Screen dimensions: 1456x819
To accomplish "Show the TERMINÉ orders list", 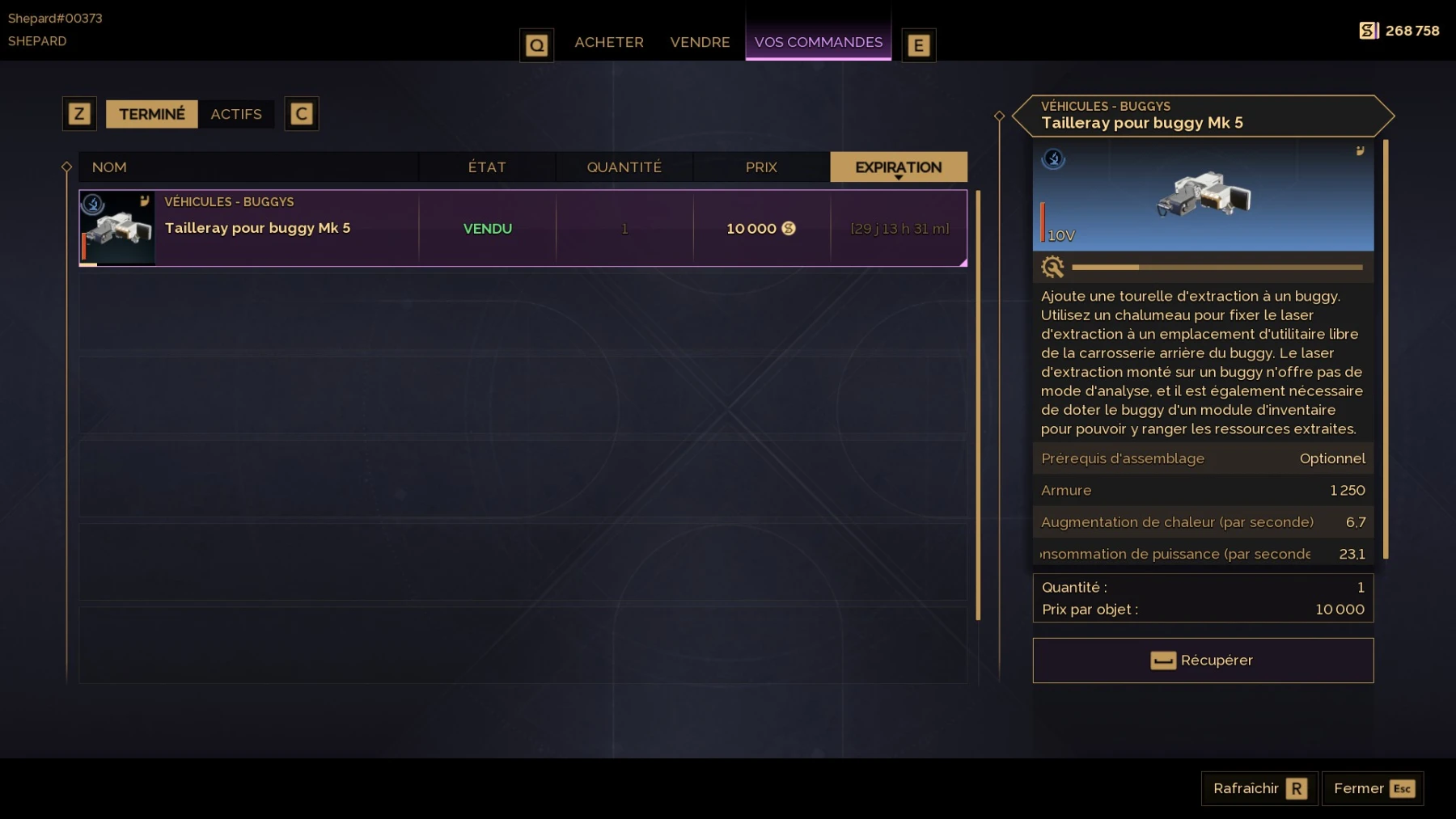I will (x=152, y=114).
